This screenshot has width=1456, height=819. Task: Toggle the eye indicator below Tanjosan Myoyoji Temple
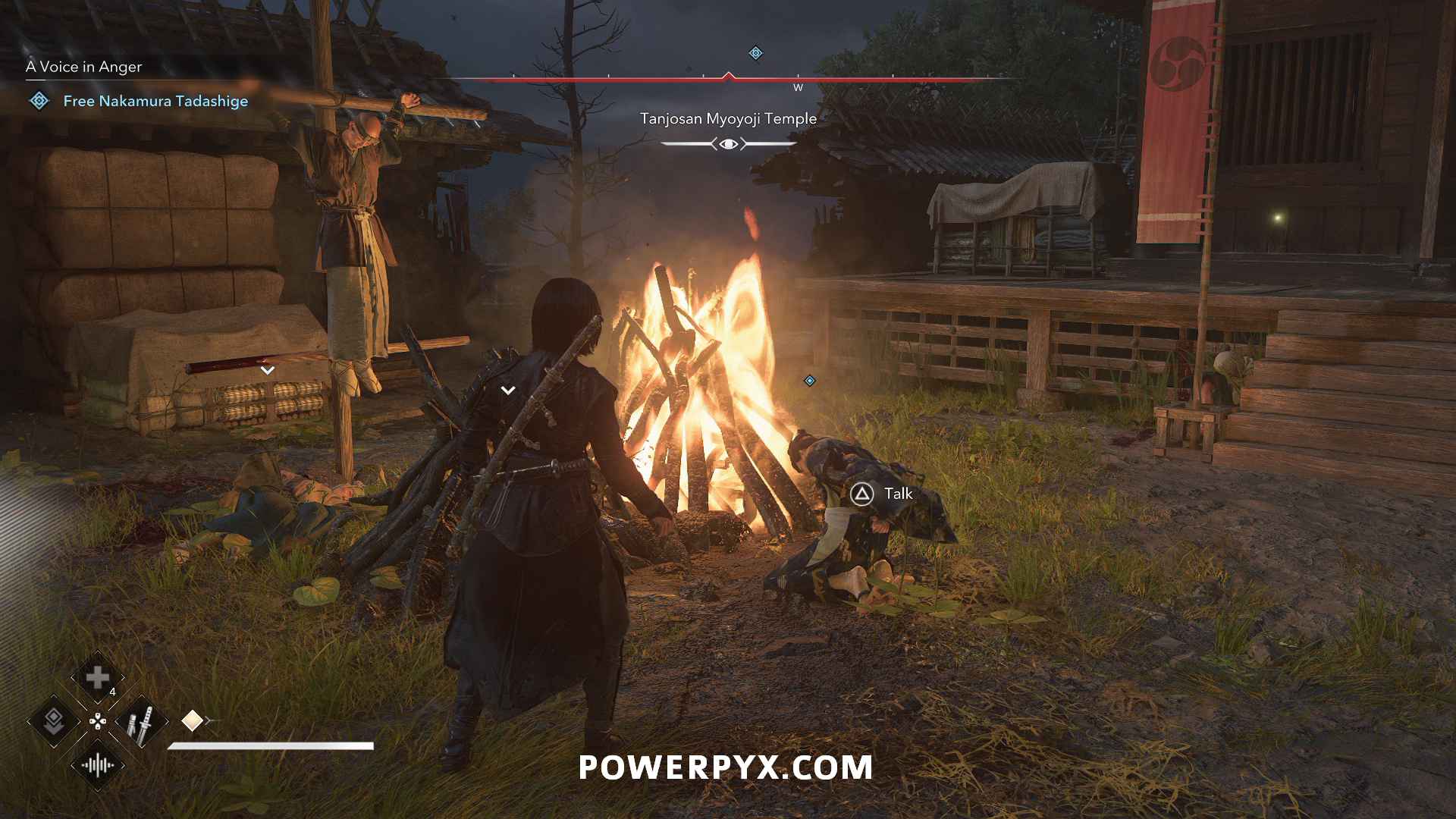(729, 142)
